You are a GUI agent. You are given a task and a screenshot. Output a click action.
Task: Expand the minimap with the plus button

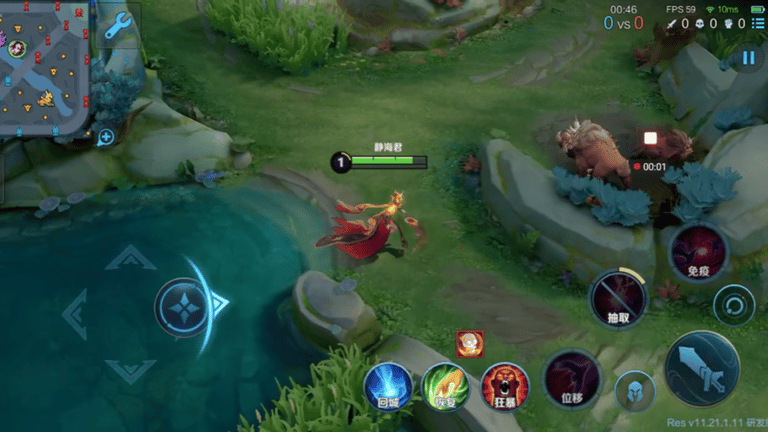tap(106, 137)
